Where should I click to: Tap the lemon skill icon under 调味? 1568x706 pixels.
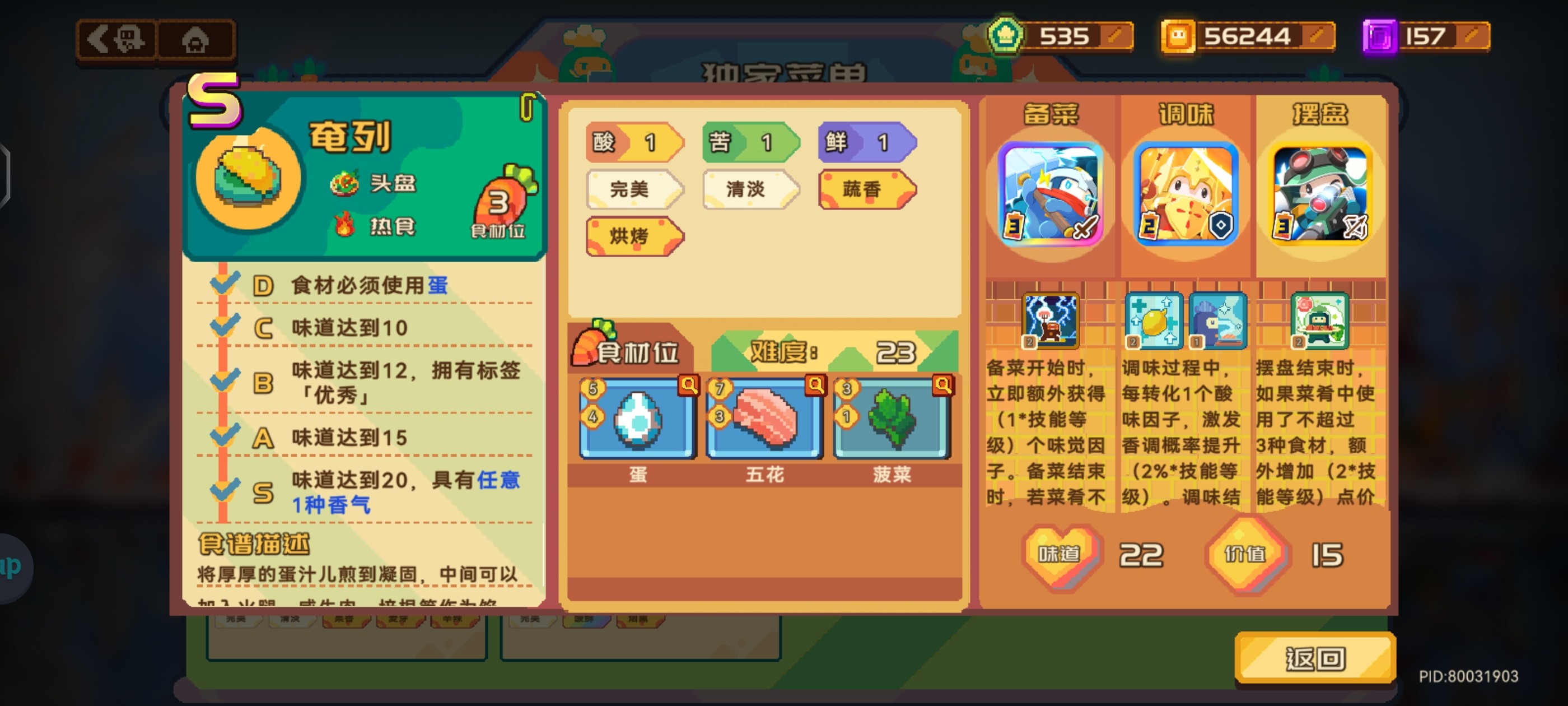point(1153,321)
